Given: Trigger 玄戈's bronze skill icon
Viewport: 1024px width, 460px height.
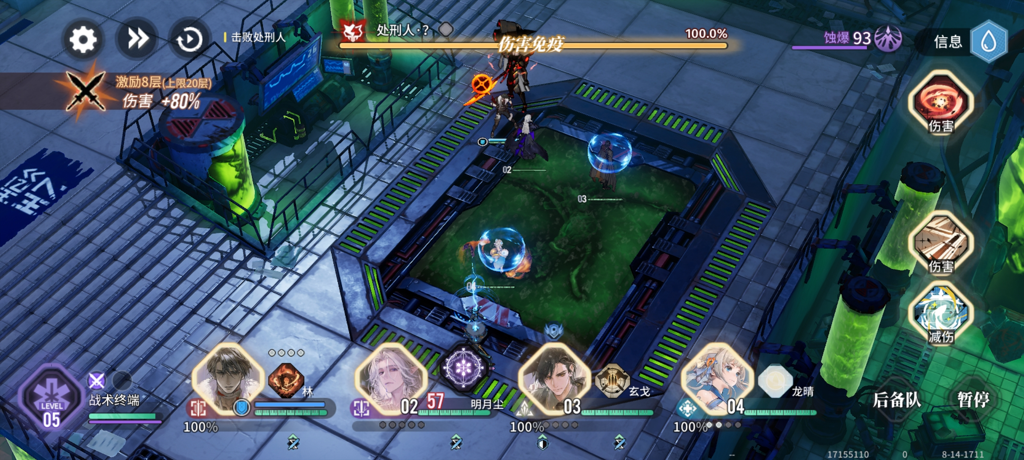Looking at the screenshot, I should click(611, 379).
